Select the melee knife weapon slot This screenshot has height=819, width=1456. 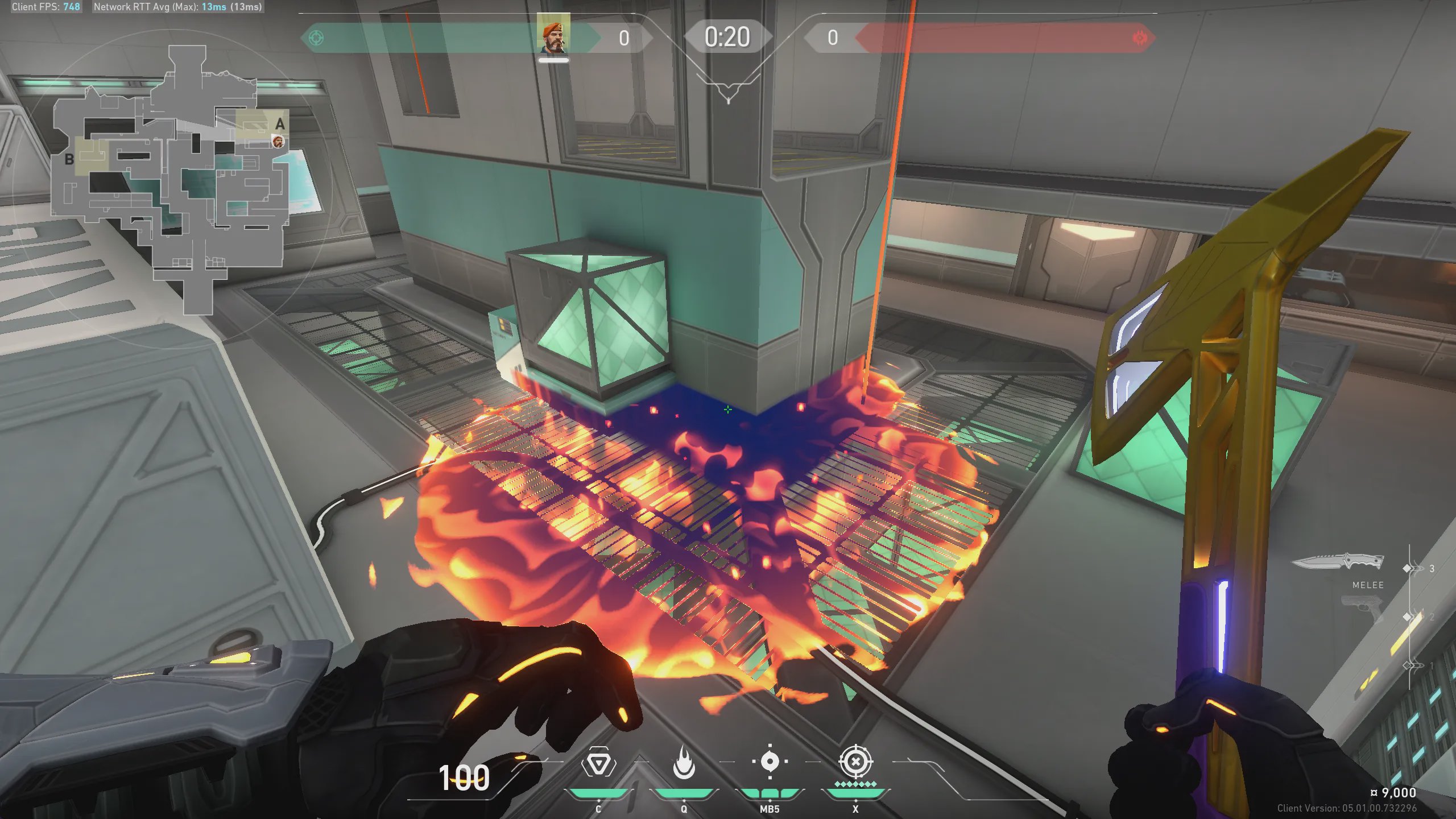point(1338,562)
